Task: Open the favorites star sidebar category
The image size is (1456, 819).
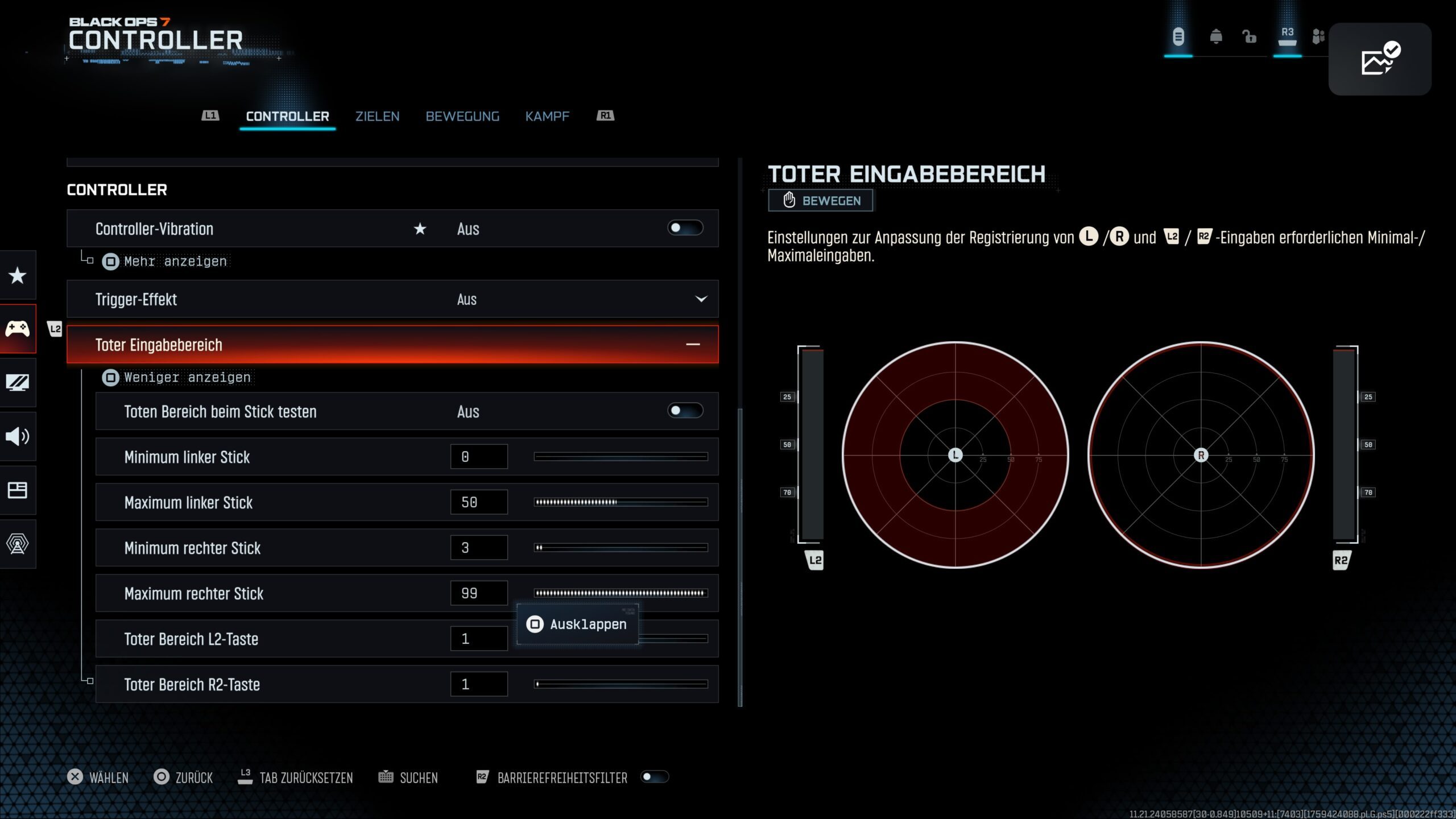Action: pyautogui.click(x=18, y=276)
